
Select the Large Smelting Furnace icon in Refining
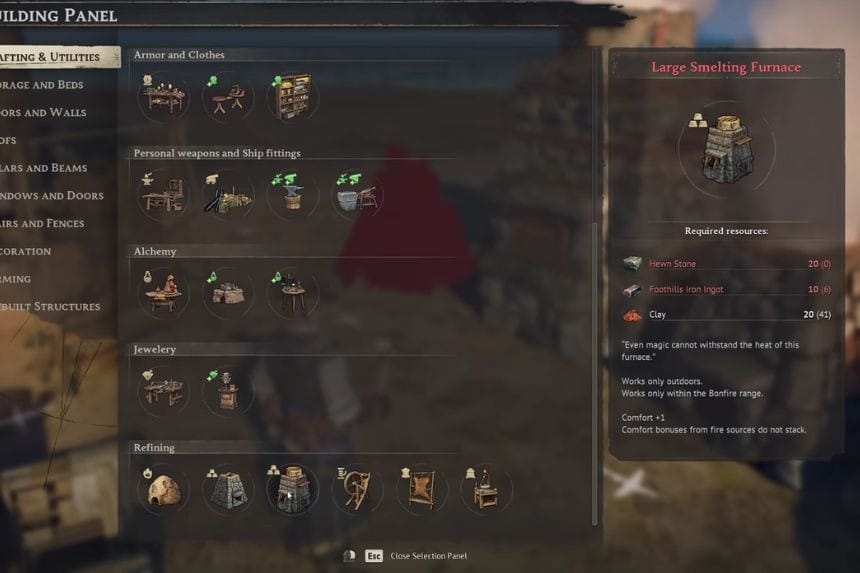292,489
